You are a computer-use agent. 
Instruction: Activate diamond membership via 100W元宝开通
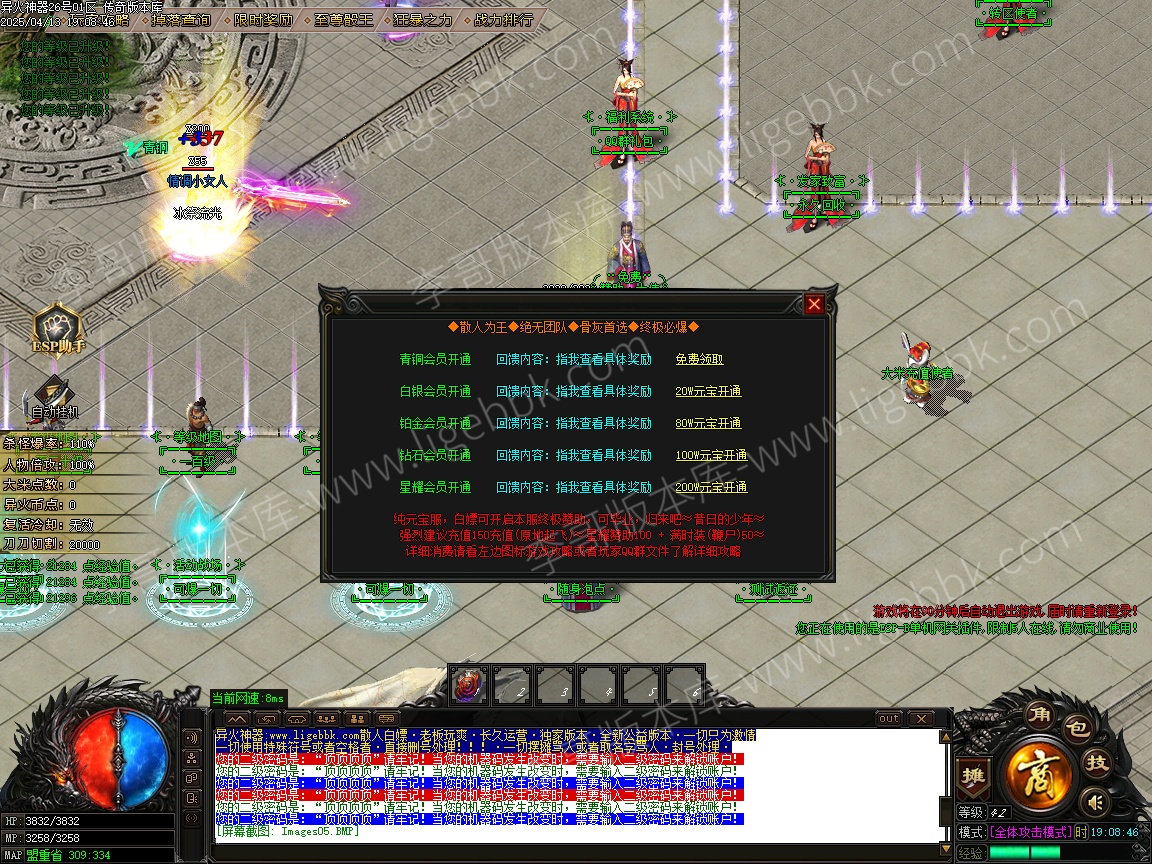coord(711,455)
